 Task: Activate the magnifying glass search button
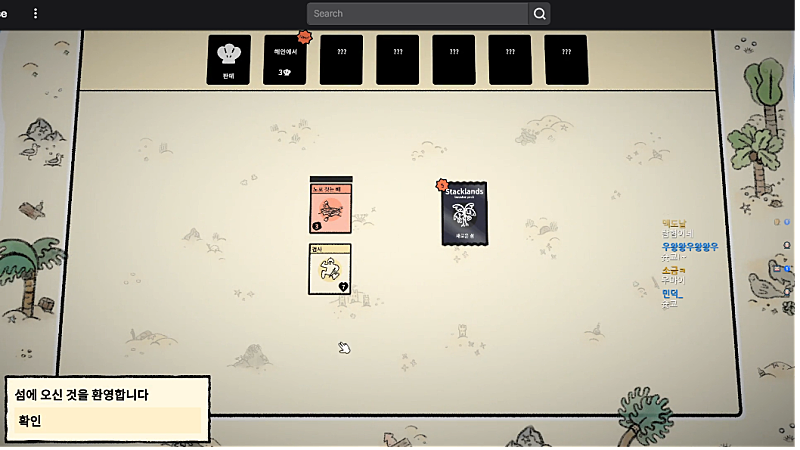click(540, 14)
